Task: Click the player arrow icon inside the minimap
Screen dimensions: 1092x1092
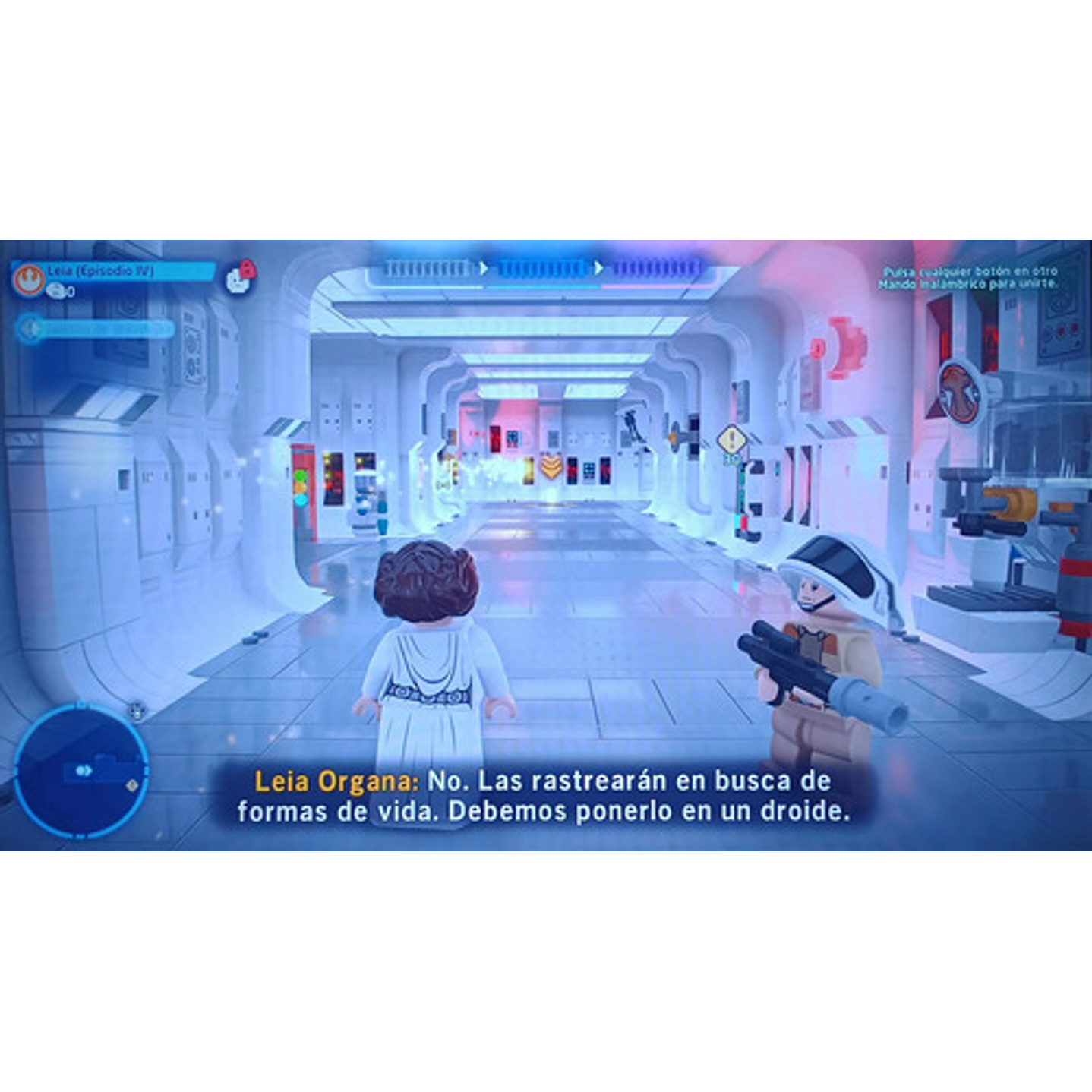Action: 83,770
